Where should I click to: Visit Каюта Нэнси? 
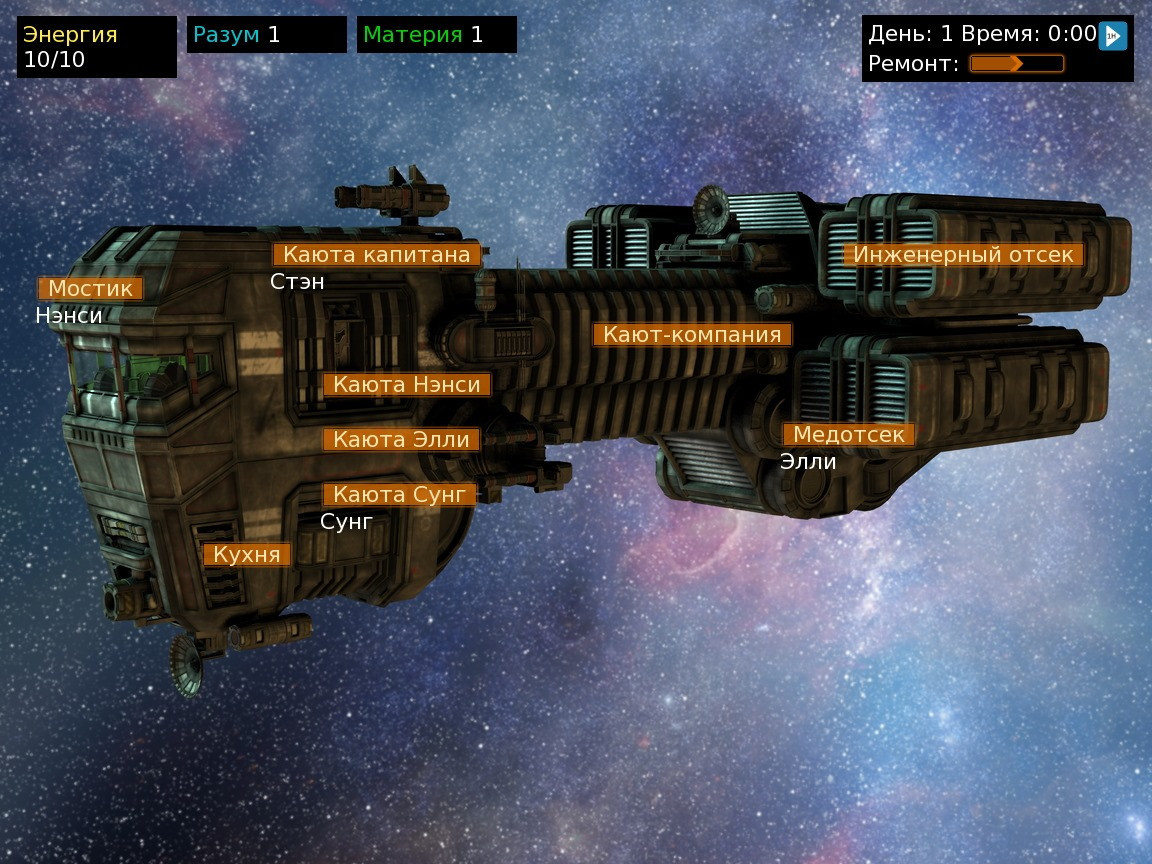pos(407,385)
